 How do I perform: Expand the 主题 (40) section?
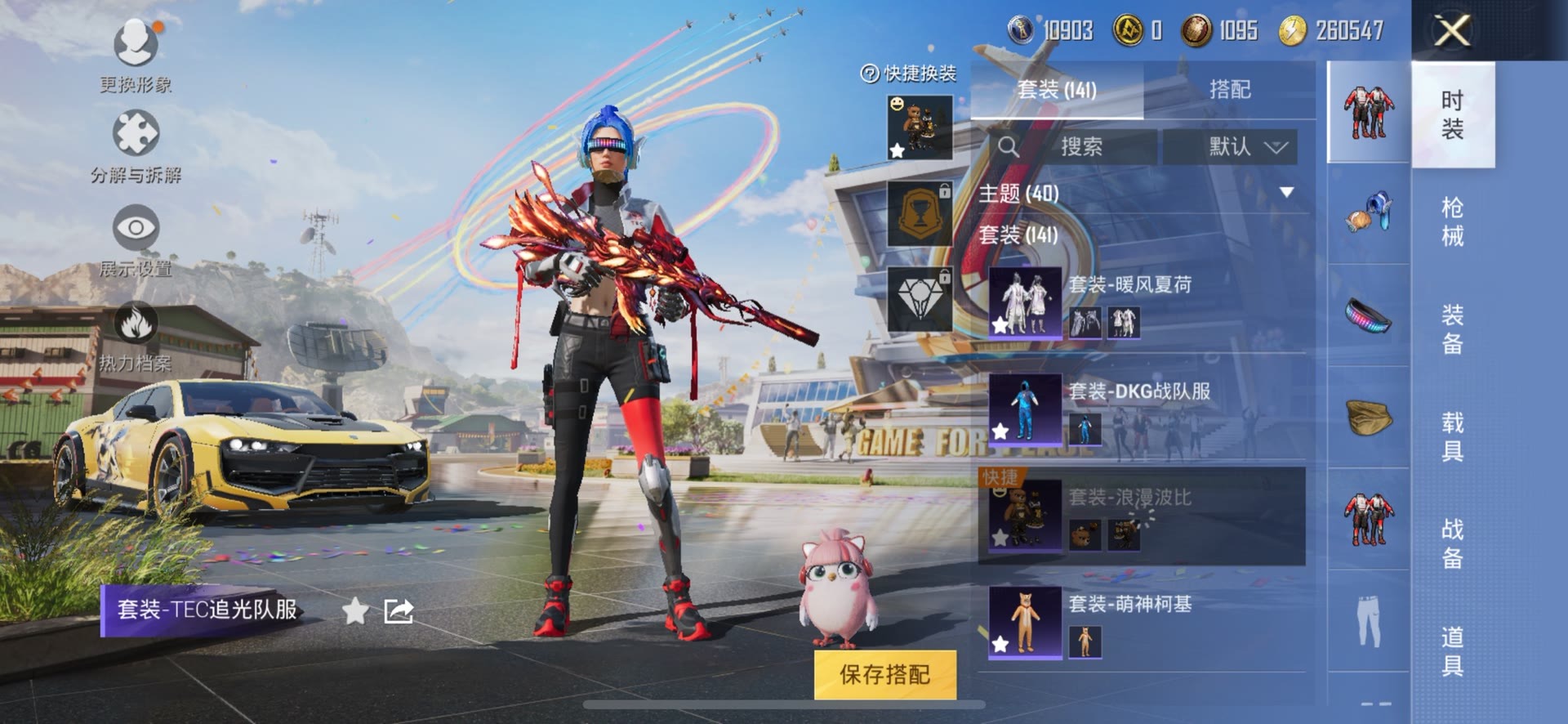[x=1286, y=193]
